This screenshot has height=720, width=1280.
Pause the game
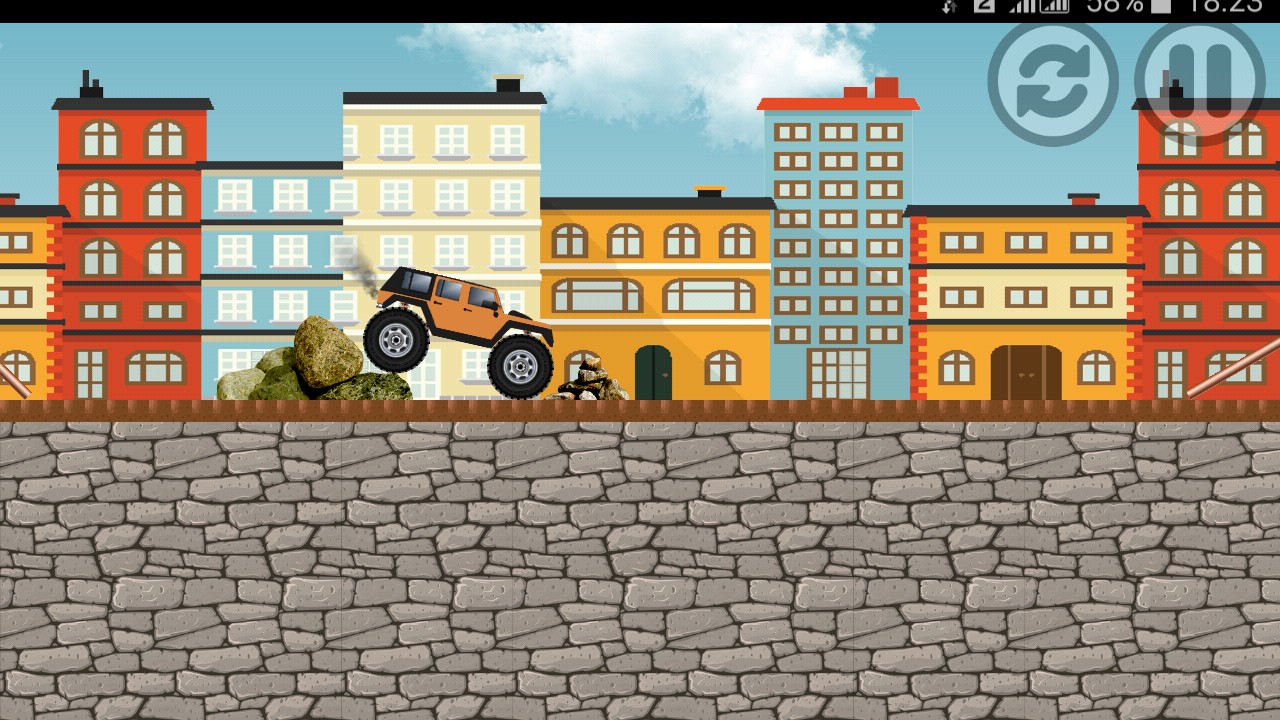(x=1200, y=80)
